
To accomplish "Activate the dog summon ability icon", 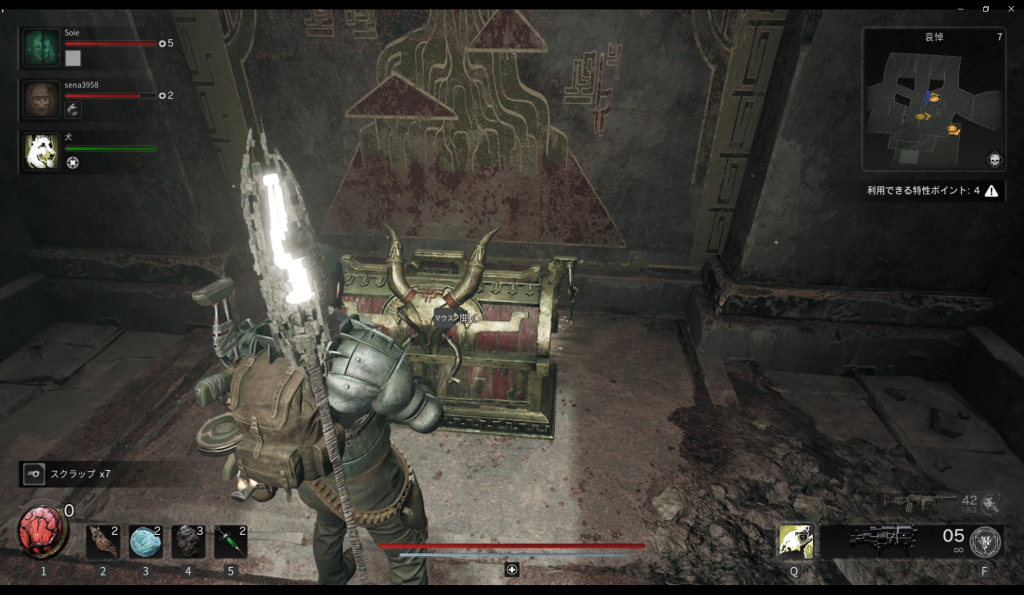I will pyautogui.click(x=796, y=541).
